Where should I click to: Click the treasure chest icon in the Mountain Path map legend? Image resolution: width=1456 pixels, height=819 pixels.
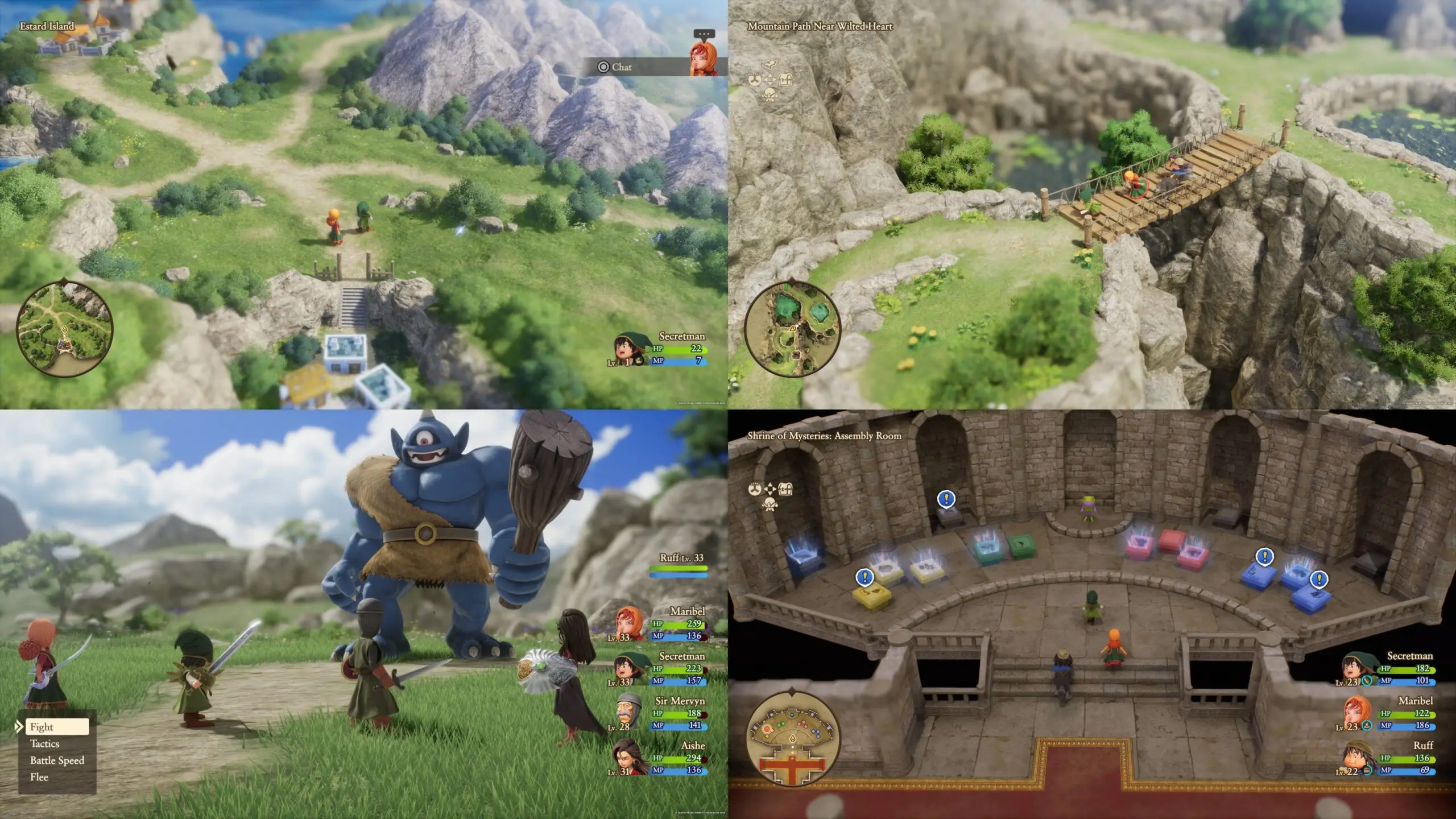click(x=785, y=80)
